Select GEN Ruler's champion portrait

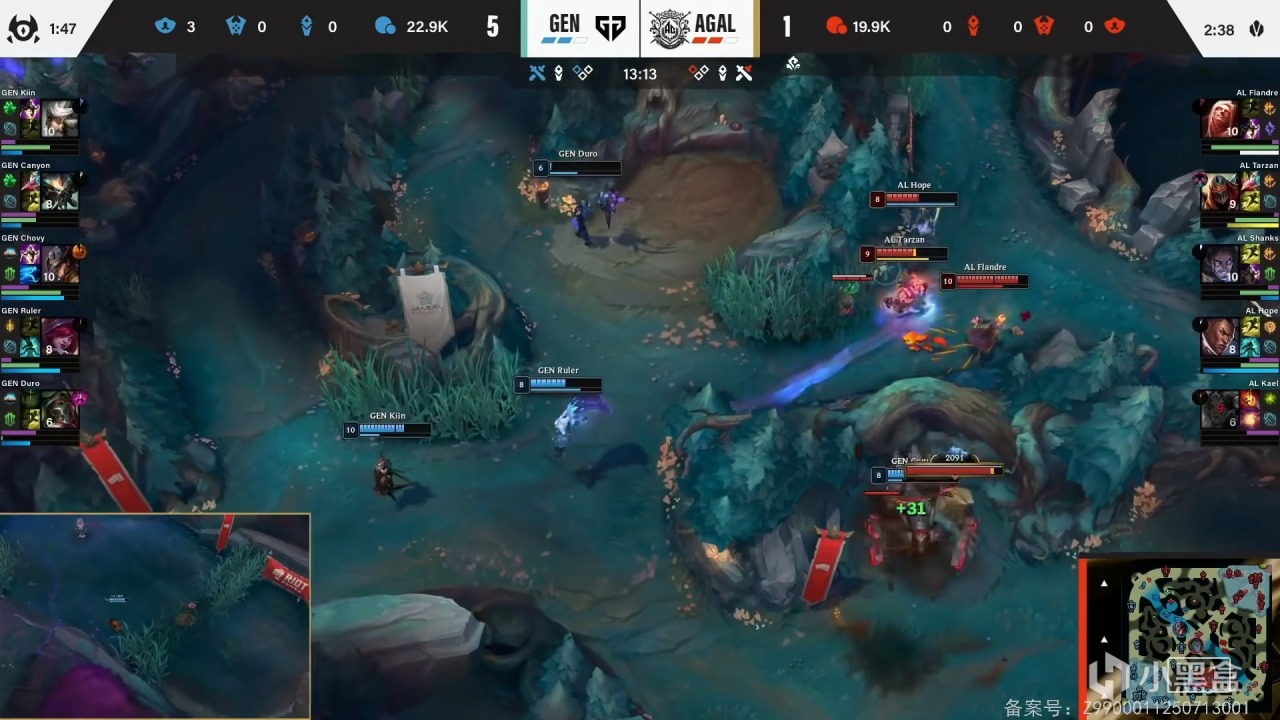59,337
